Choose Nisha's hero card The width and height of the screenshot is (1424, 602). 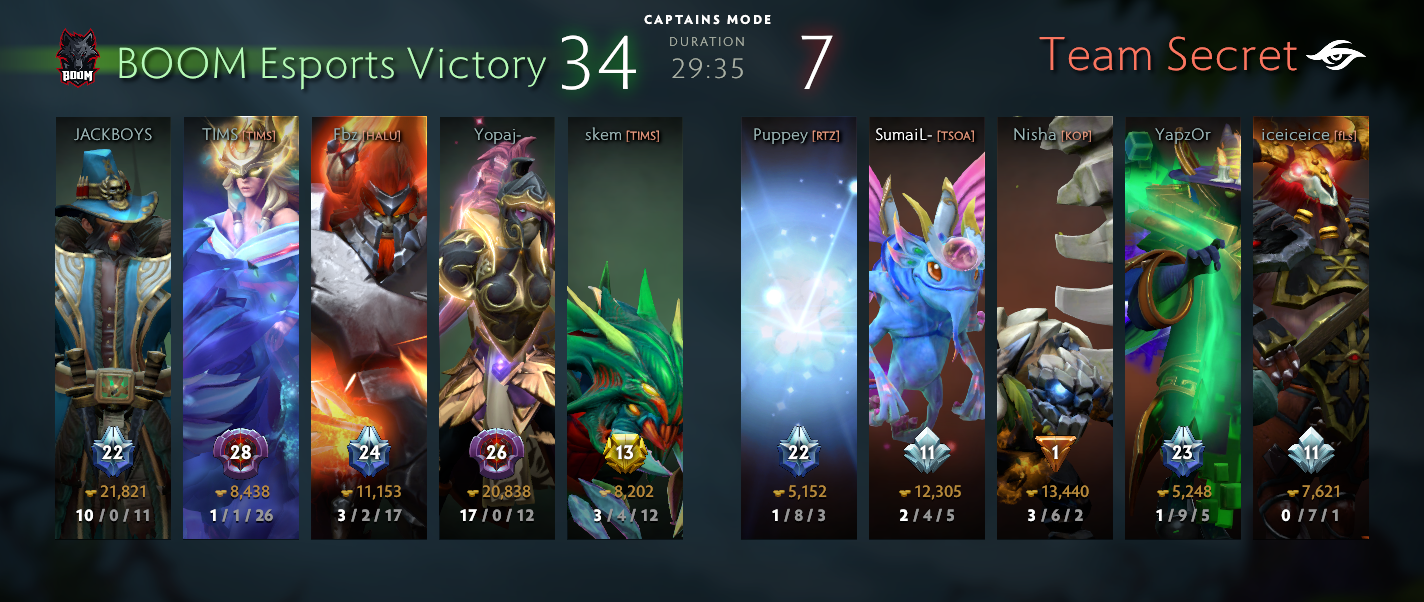coord(1055,328)
